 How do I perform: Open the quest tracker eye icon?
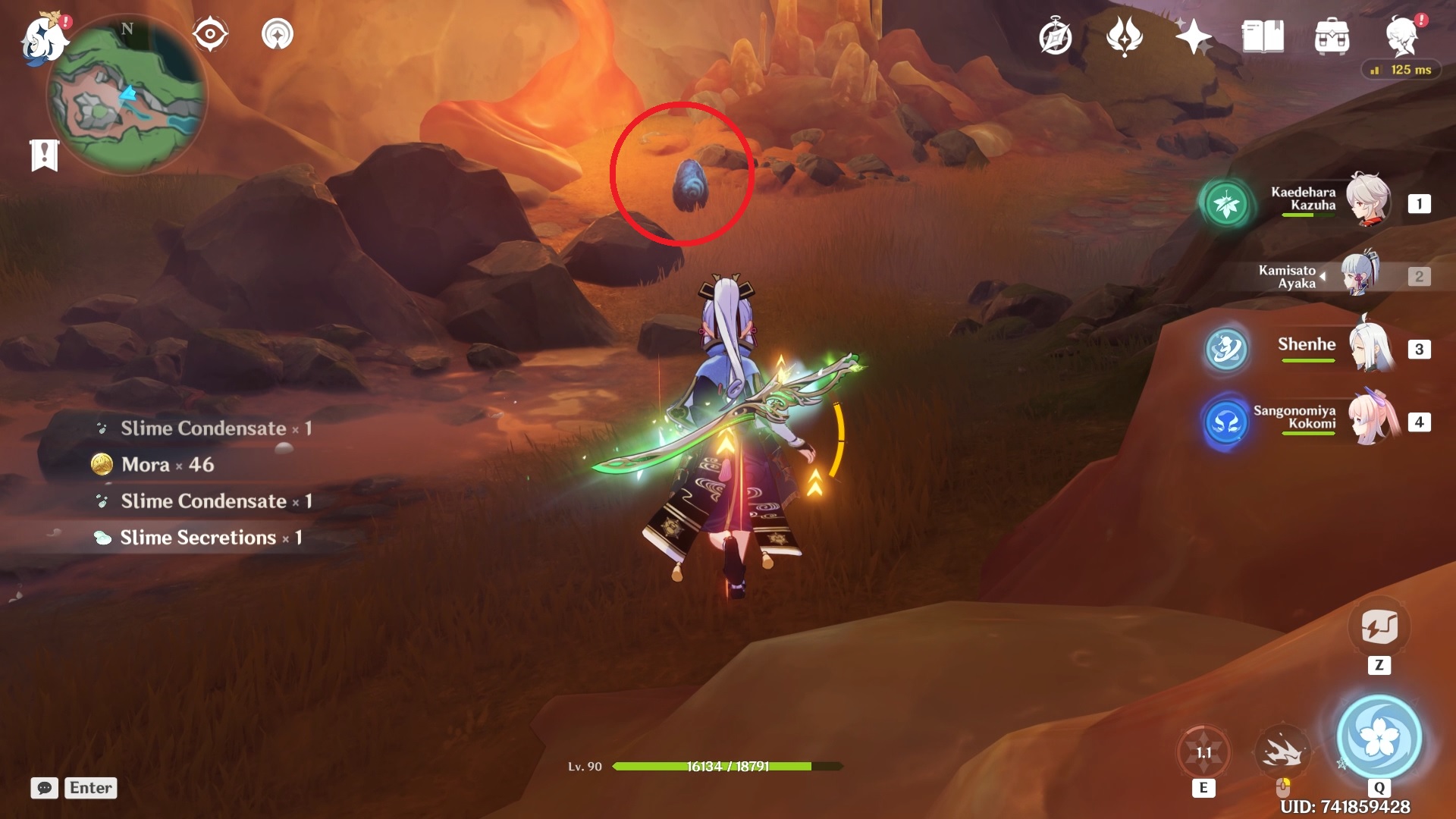click(x=210, y=35)
